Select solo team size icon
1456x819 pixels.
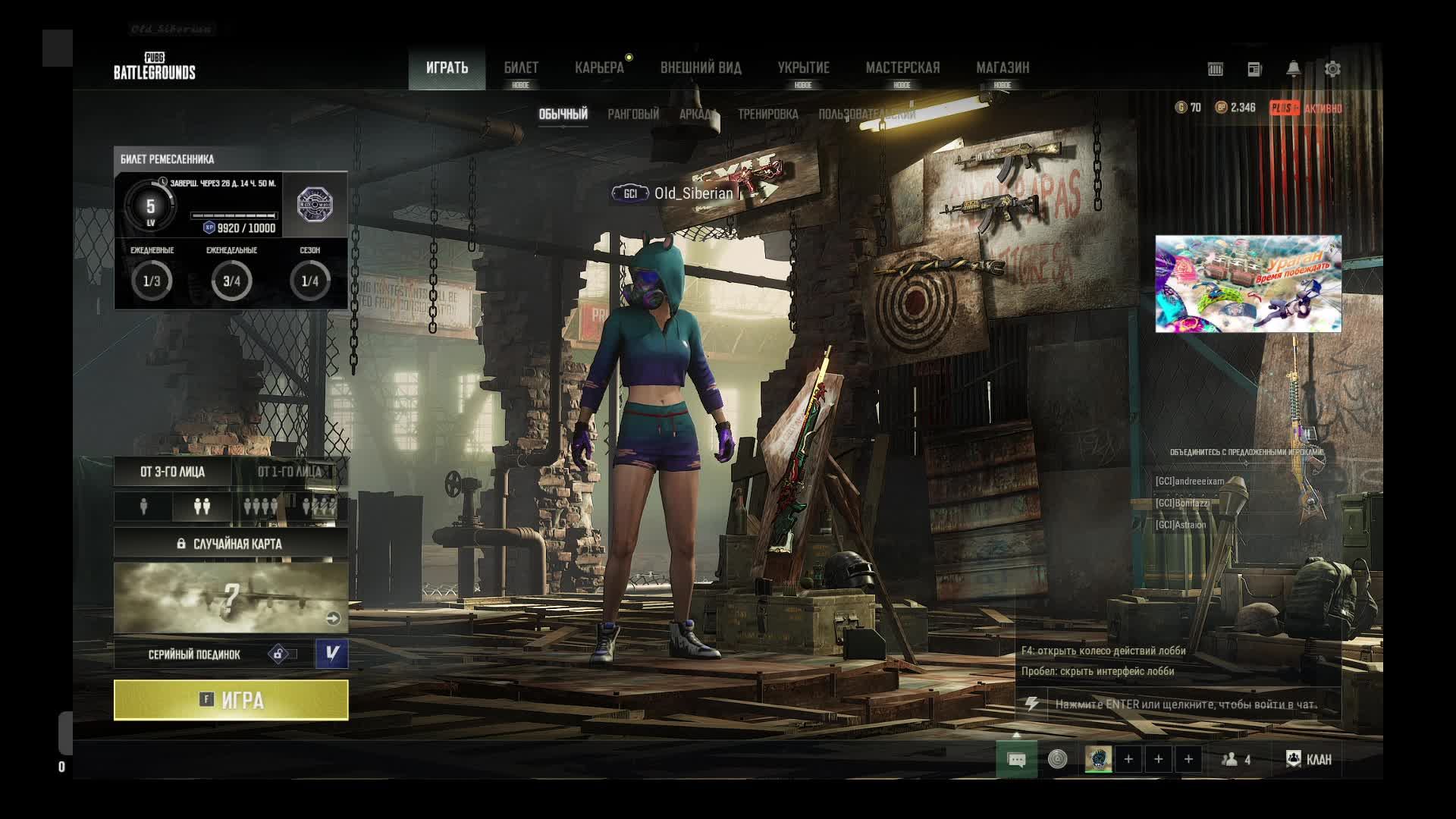click(x=144, y=507)
